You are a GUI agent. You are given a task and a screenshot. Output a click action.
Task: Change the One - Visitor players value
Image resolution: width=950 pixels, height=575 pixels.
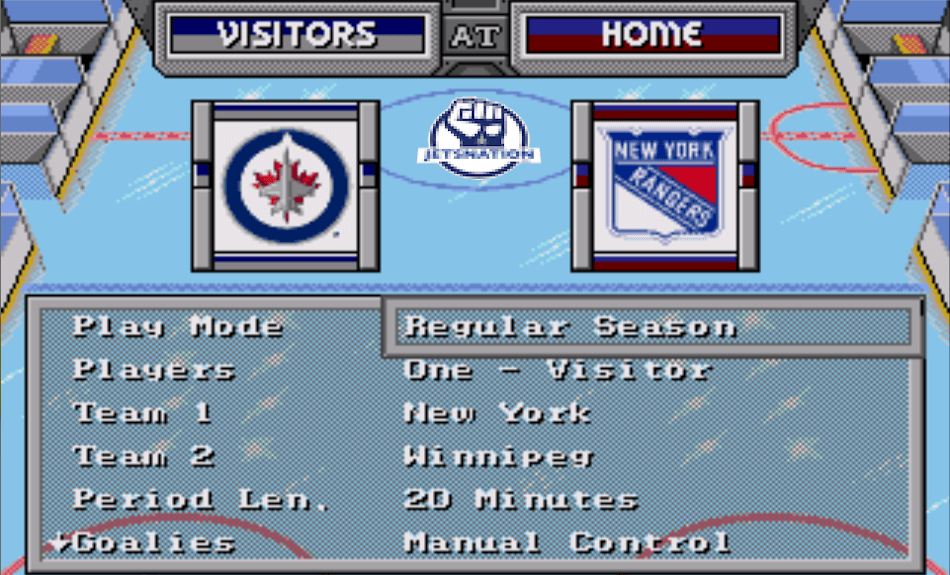557,370
